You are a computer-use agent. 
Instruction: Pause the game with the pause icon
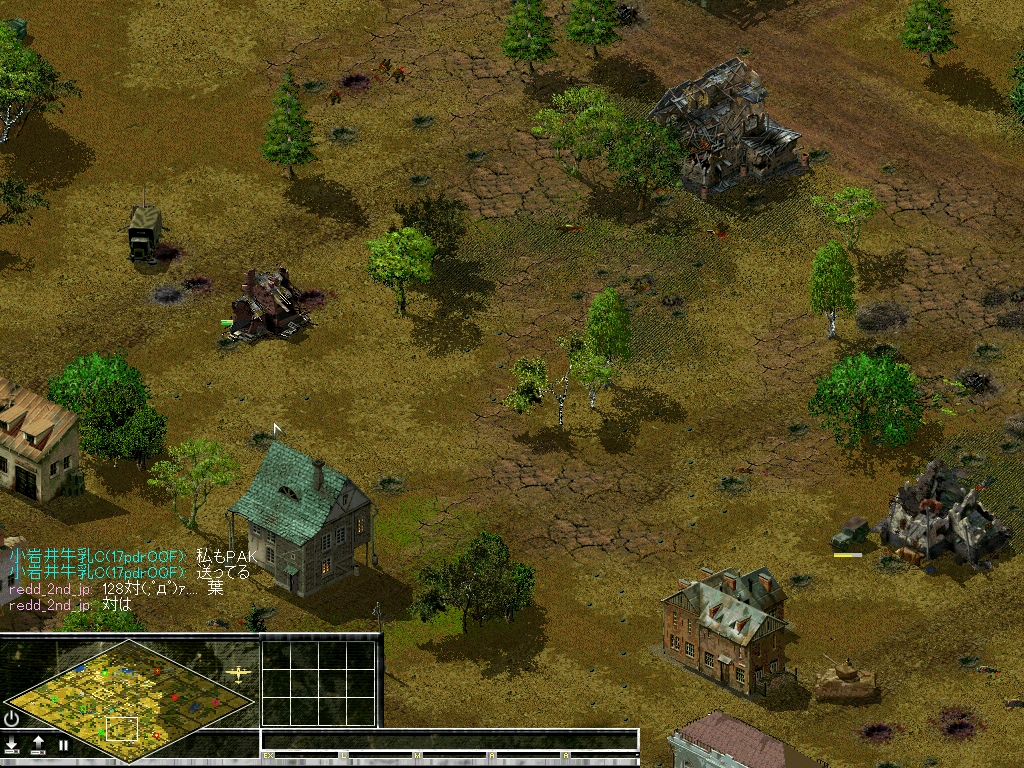[63, 745]
